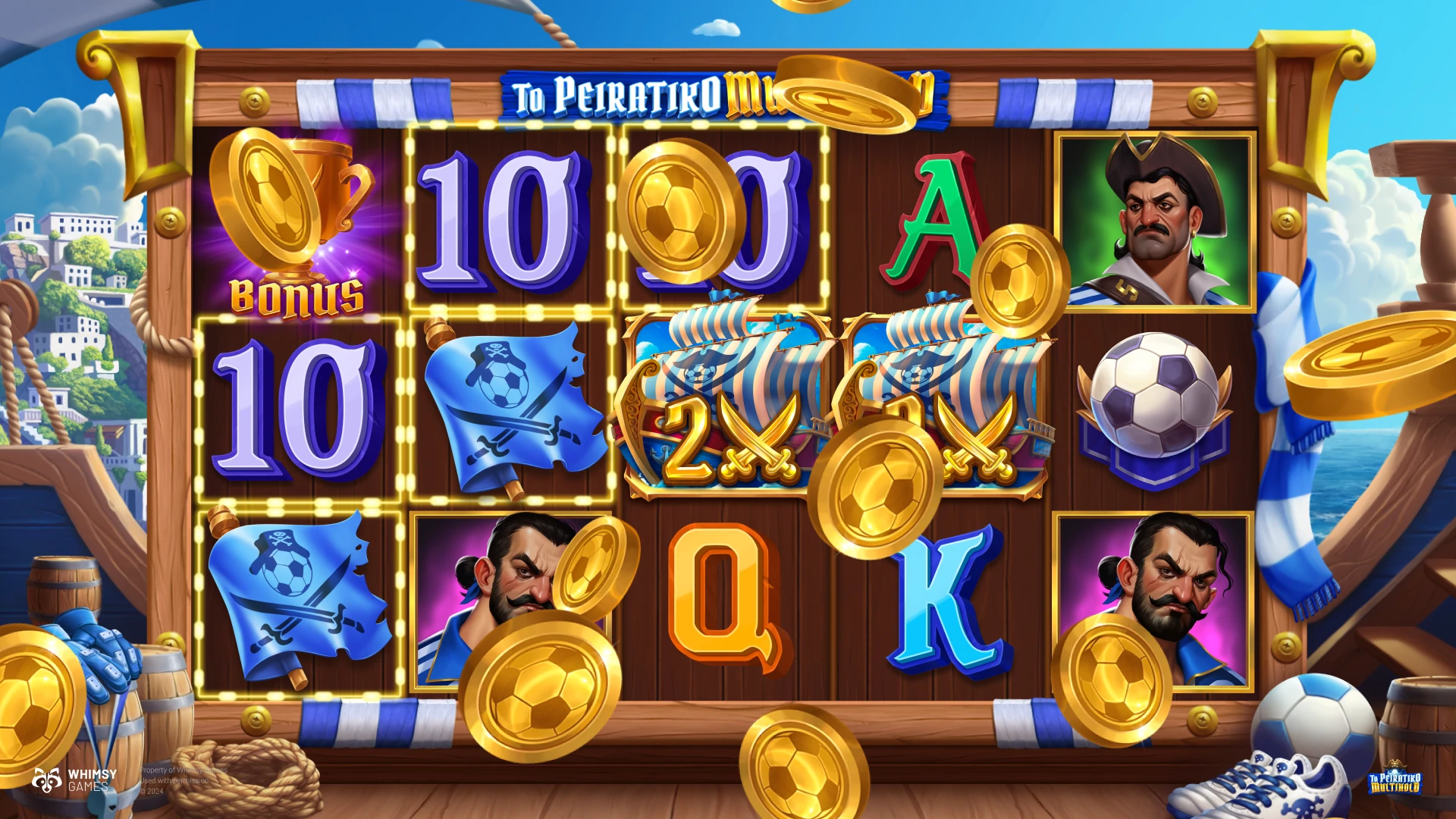1456x819 pixels.
Task: Click the Whimsy Games logo
Action: [x=74, y=780]
